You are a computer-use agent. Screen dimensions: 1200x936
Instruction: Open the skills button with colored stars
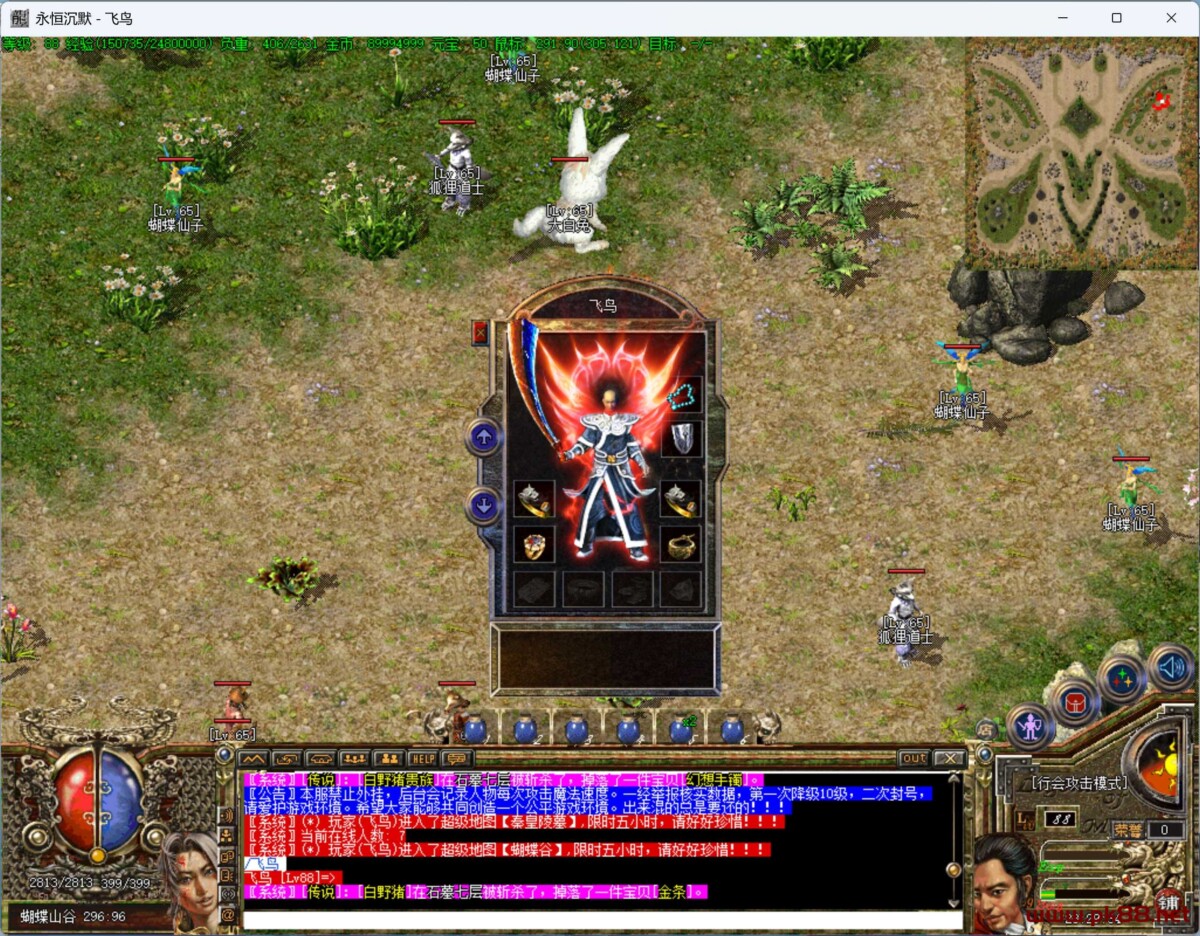[1122, 678]
